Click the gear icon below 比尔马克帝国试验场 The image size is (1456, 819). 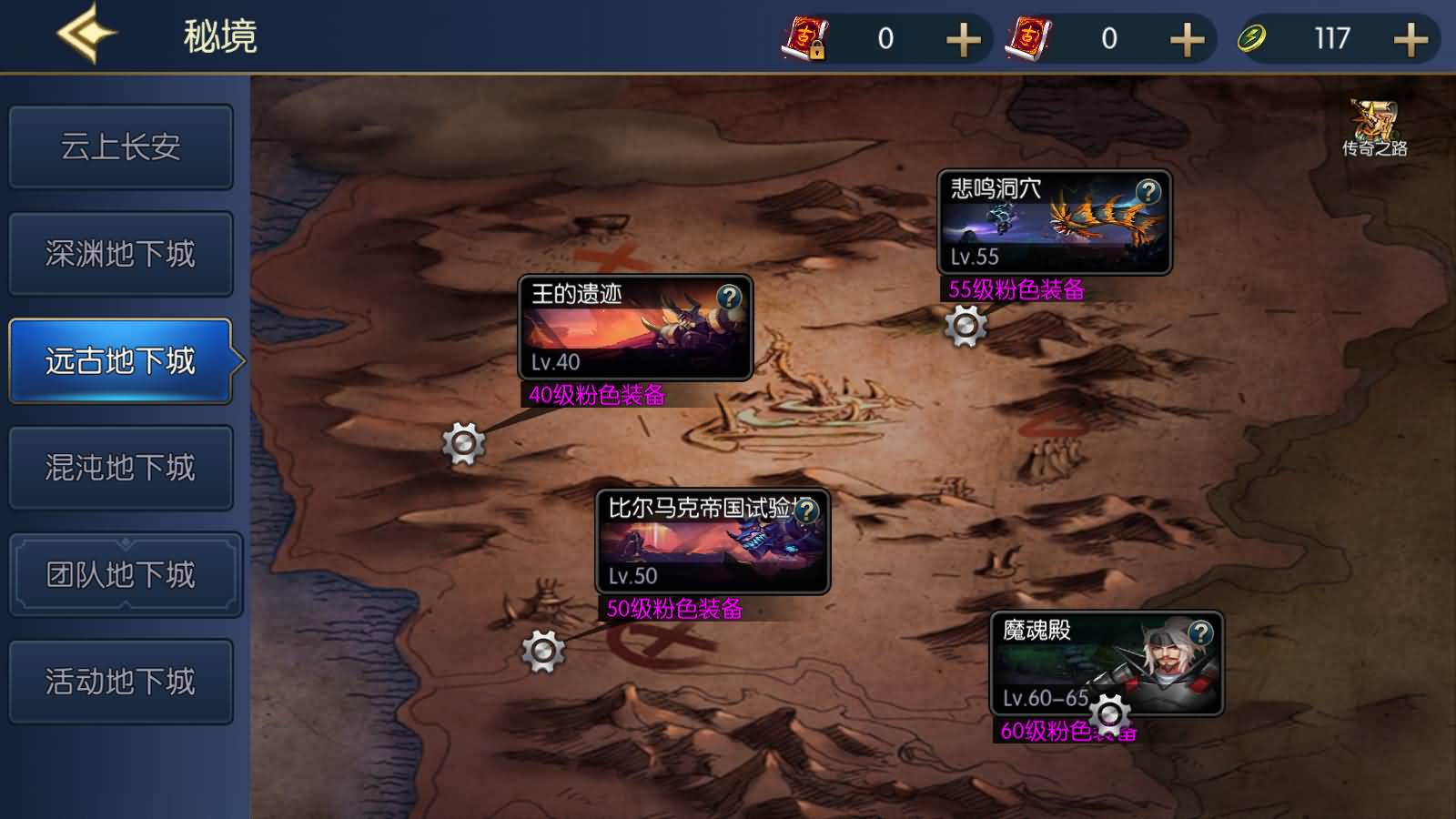543,652
